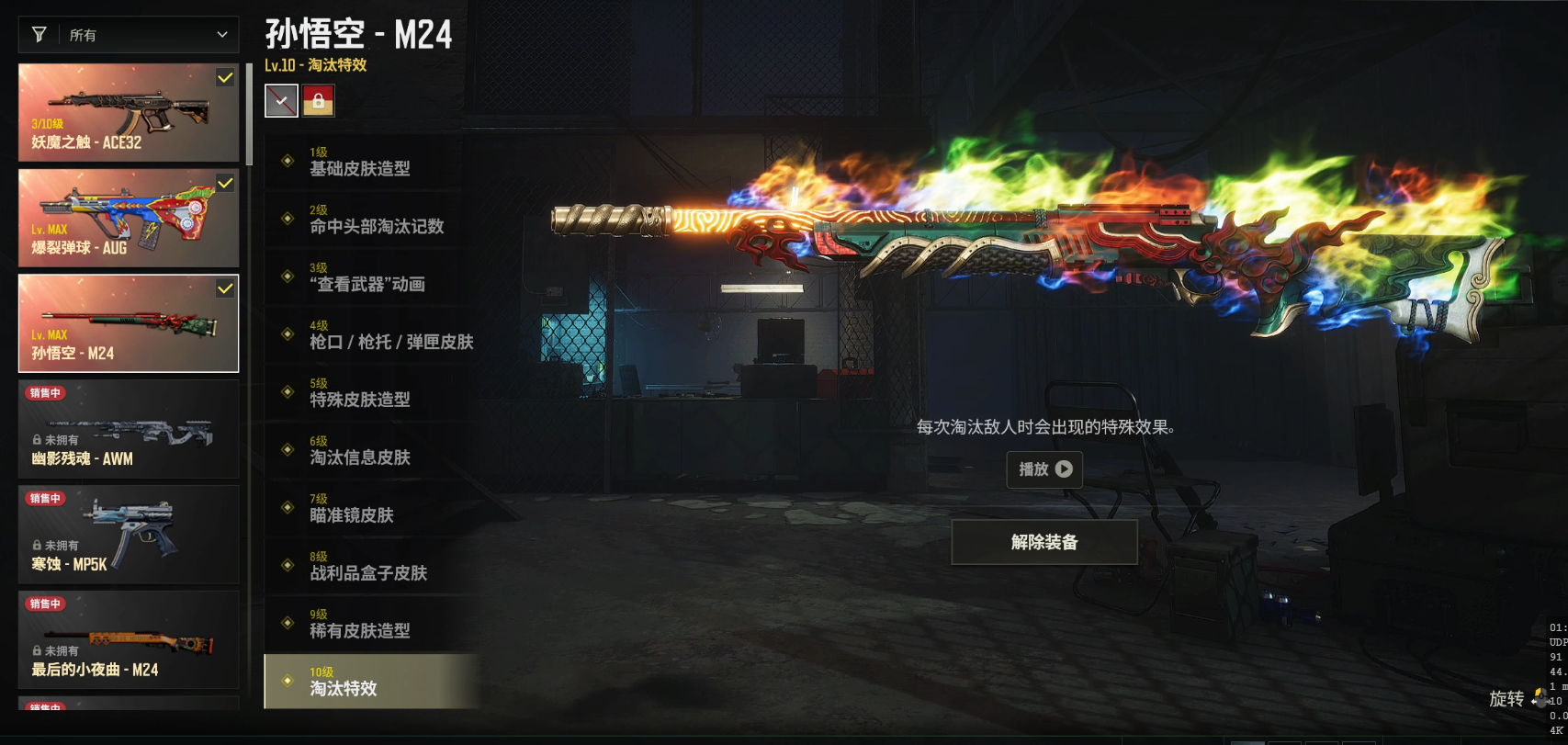Select level 5 特殊皮肤造型
The height and width of the screenshot is (745, 1568).
point(372,393)
